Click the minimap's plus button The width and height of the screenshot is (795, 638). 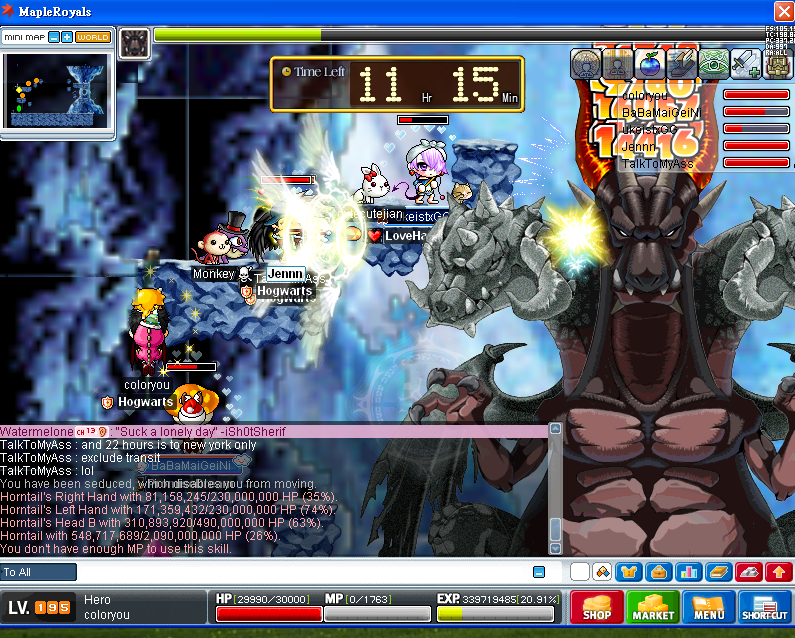click(67, 37)
